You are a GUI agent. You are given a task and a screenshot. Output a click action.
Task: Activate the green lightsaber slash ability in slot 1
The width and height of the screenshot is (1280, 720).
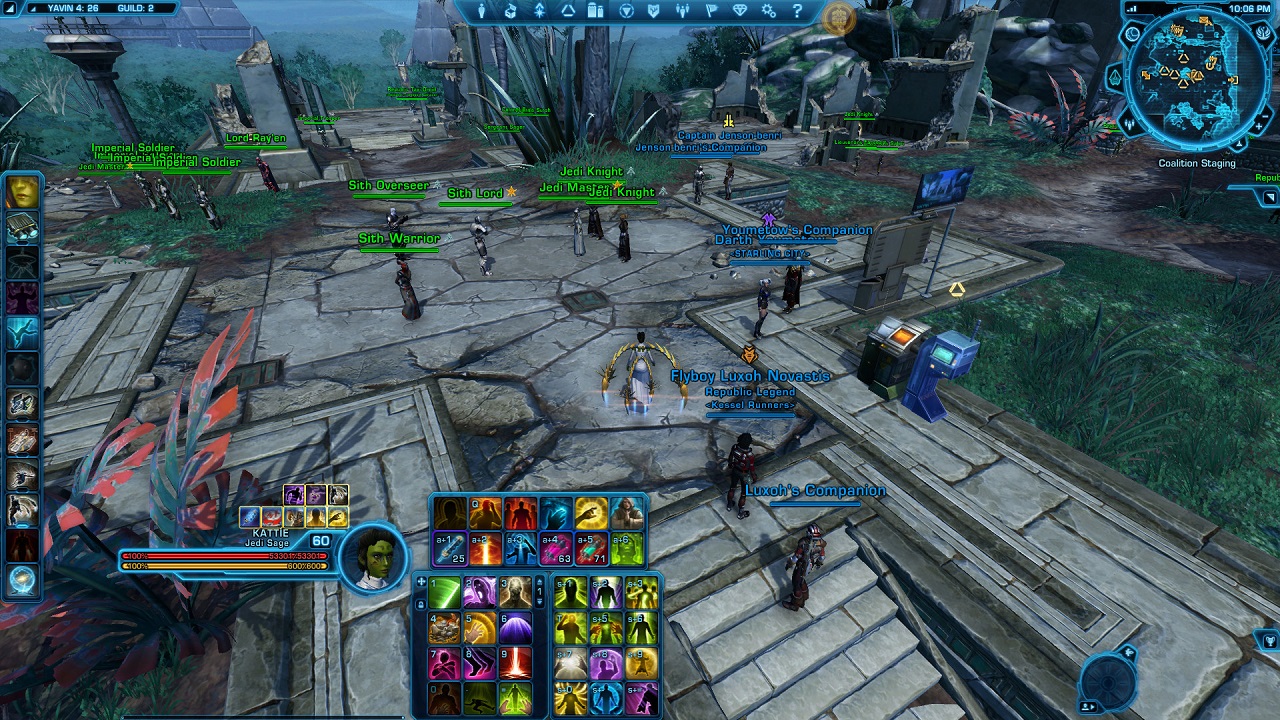coord(445,593)
